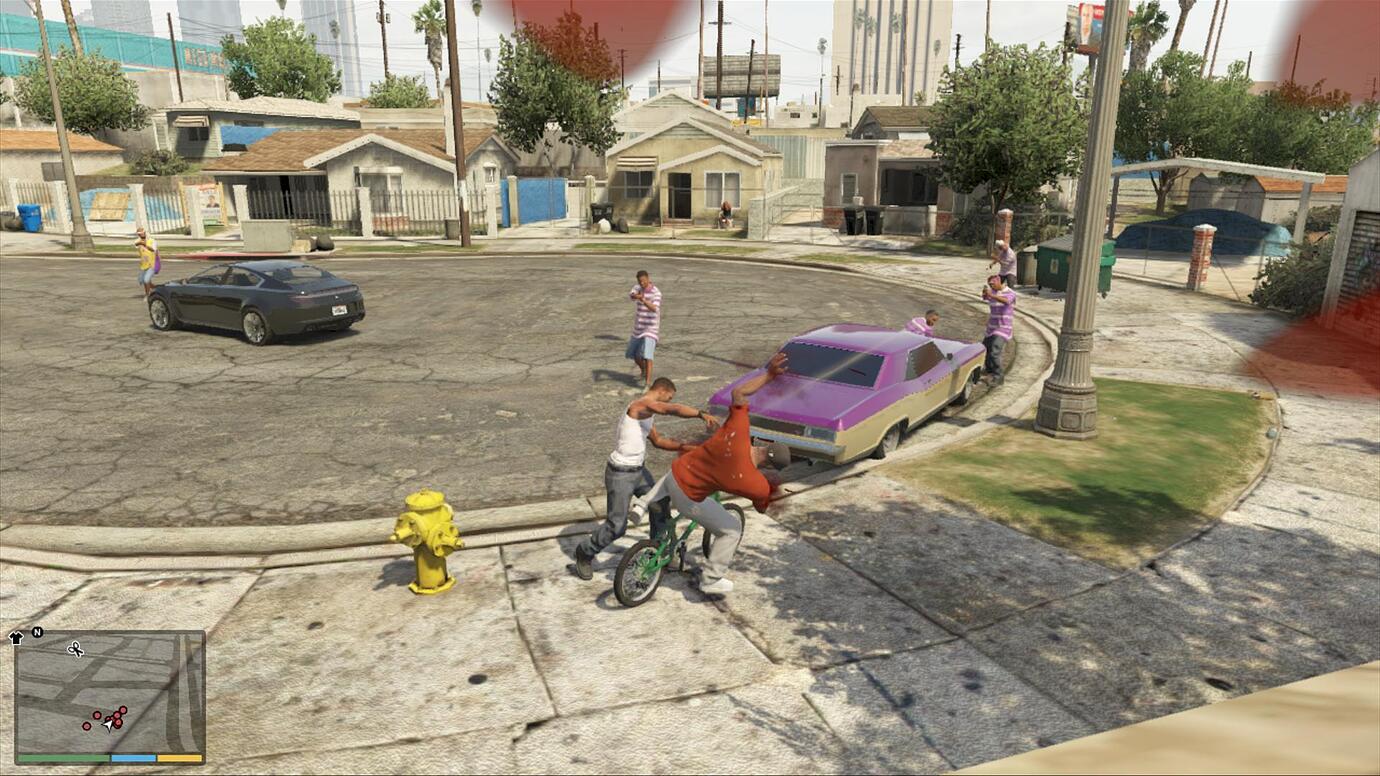
Task: Click the t-shirt clothing store icon on minimap
Action: (x=16, y=636)
